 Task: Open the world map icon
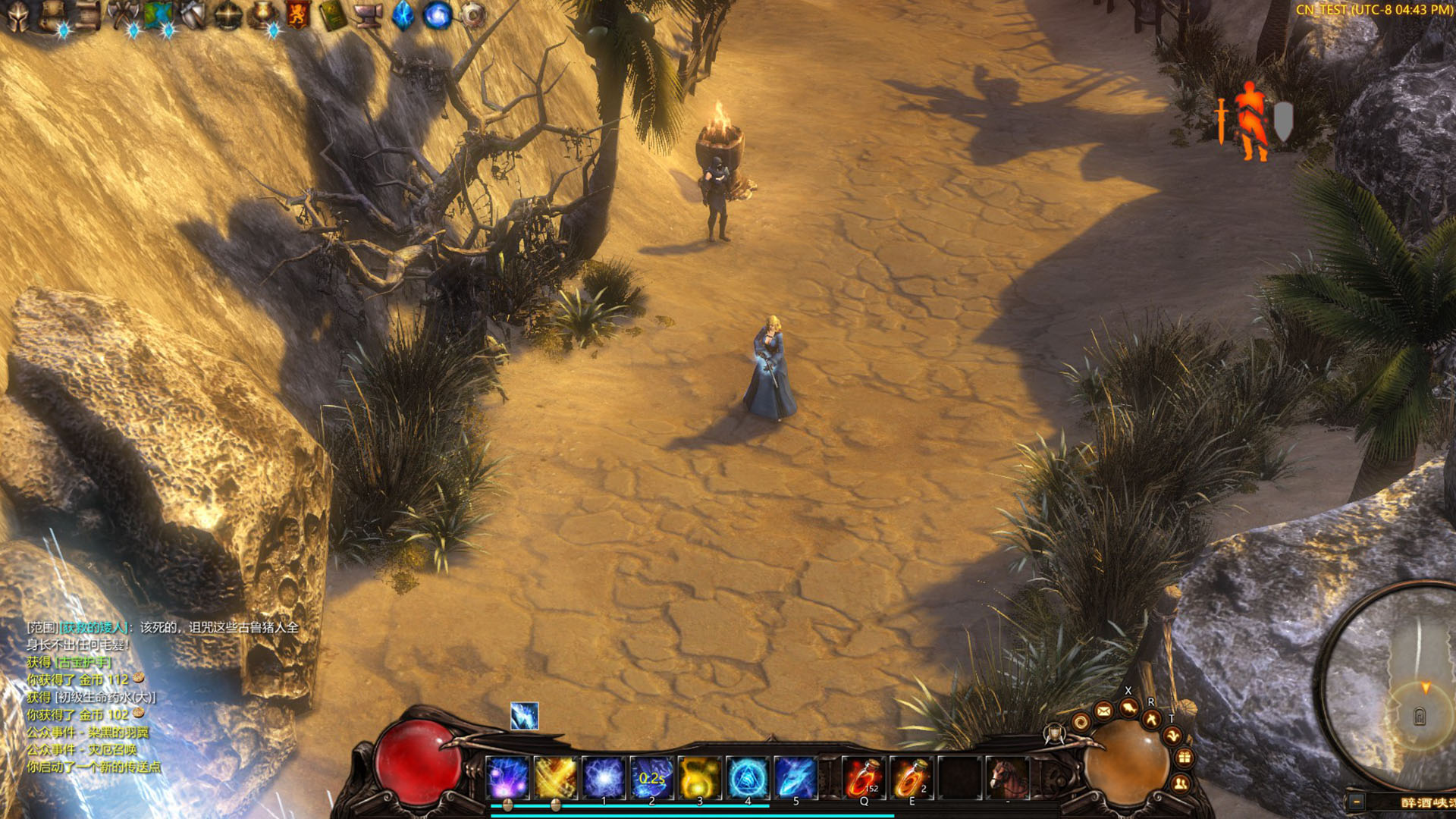tap(159, 12)
